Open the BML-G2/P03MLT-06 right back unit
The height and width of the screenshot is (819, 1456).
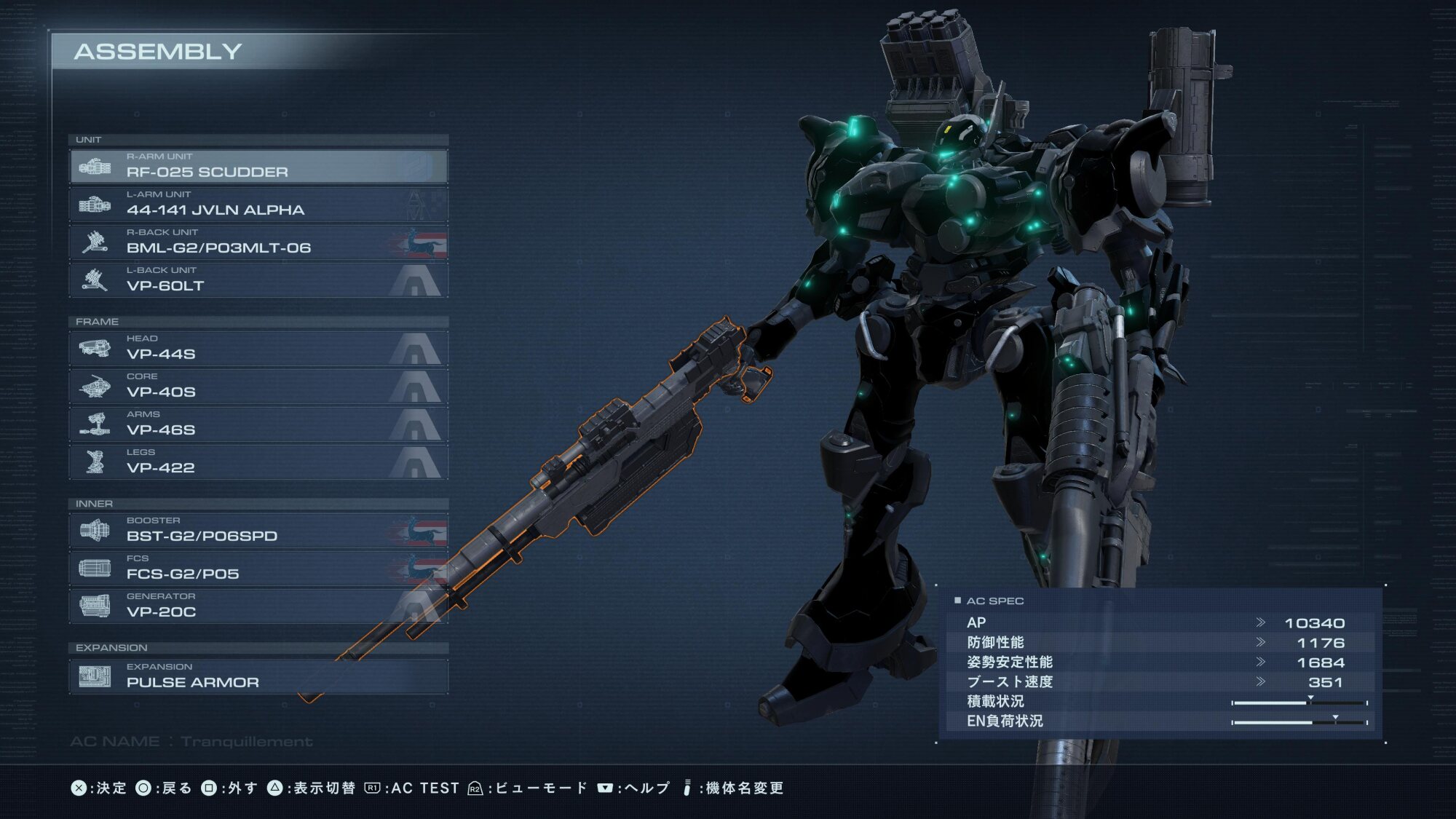point(258,242)
